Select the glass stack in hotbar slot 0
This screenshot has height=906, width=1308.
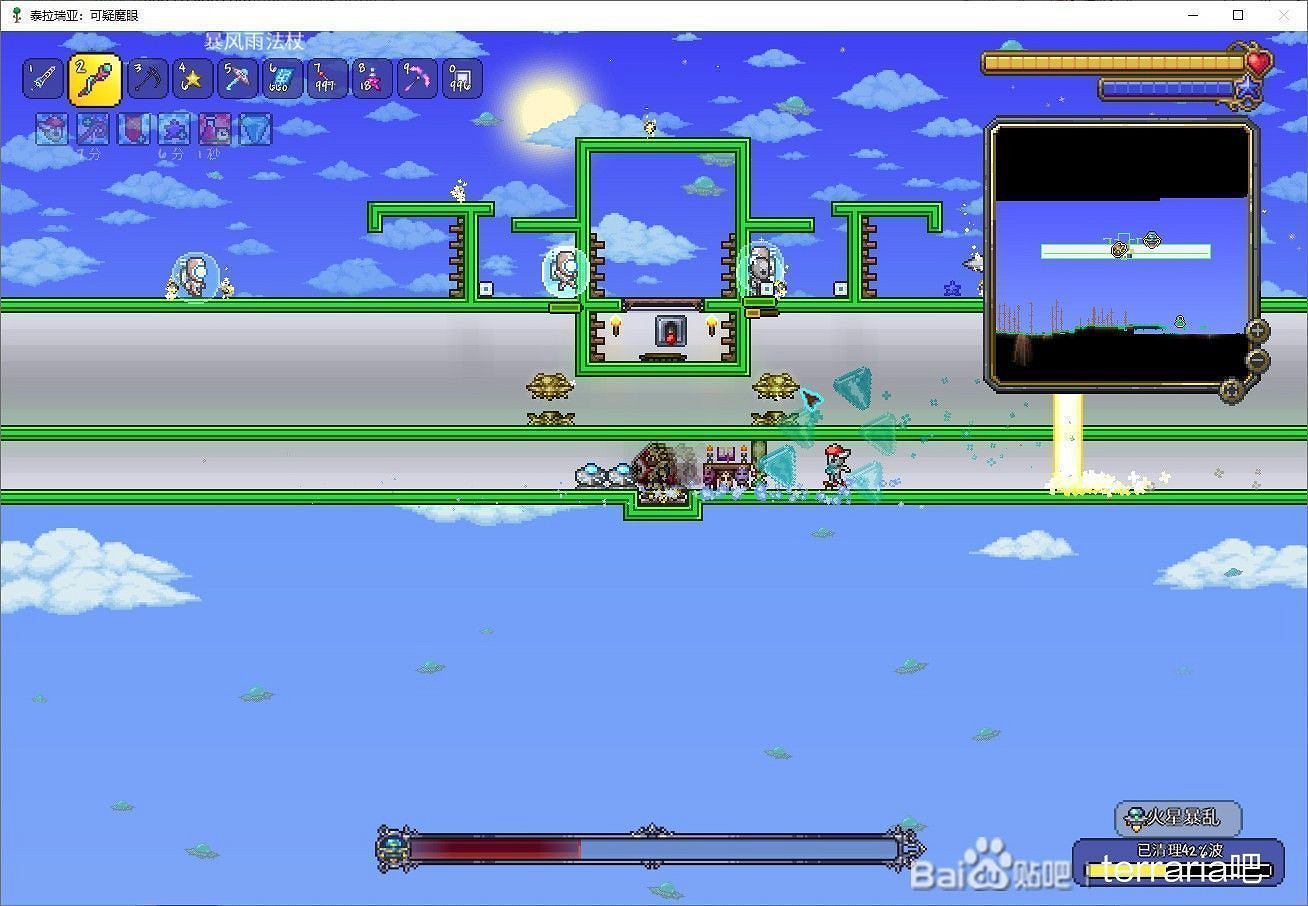point(462,77)
